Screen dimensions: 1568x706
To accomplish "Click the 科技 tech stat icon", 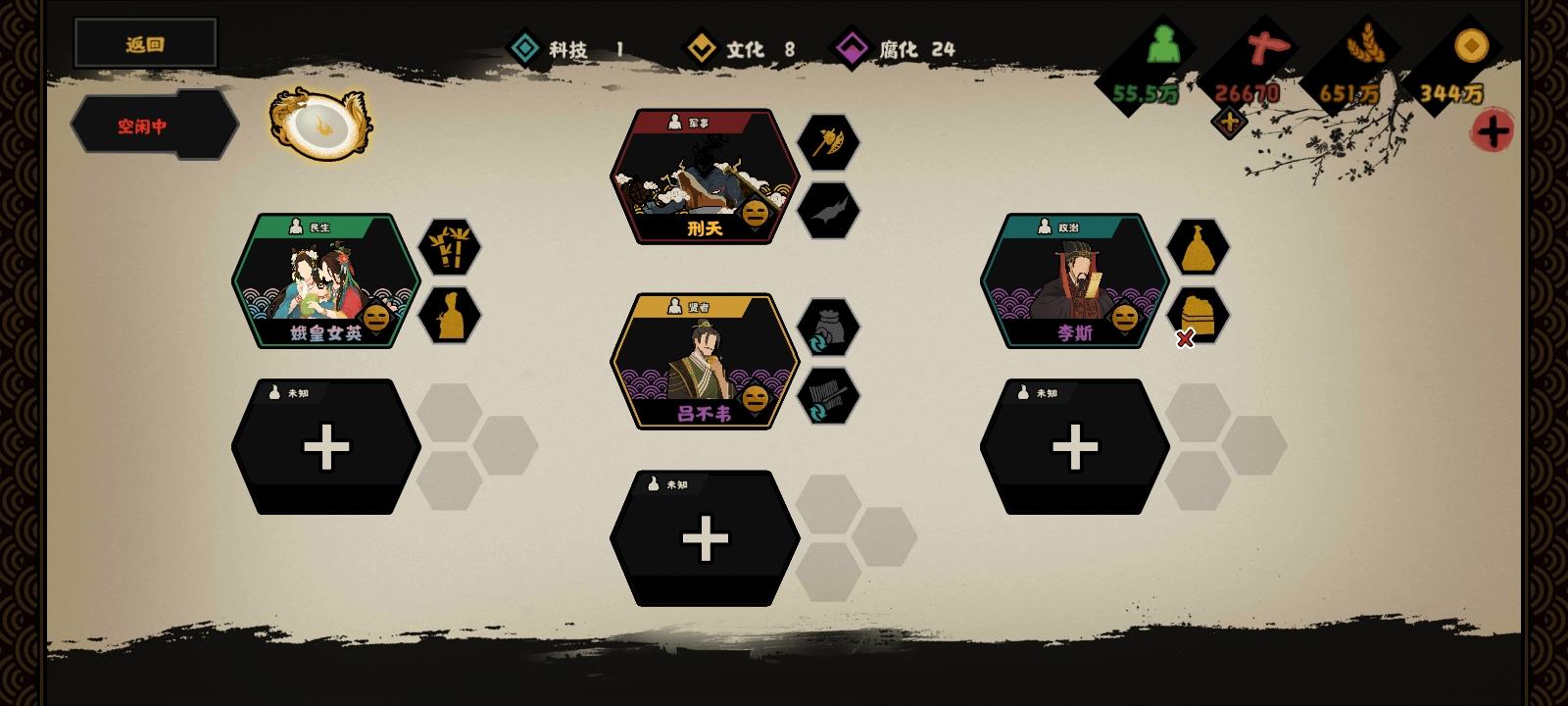I will point(524,45).
